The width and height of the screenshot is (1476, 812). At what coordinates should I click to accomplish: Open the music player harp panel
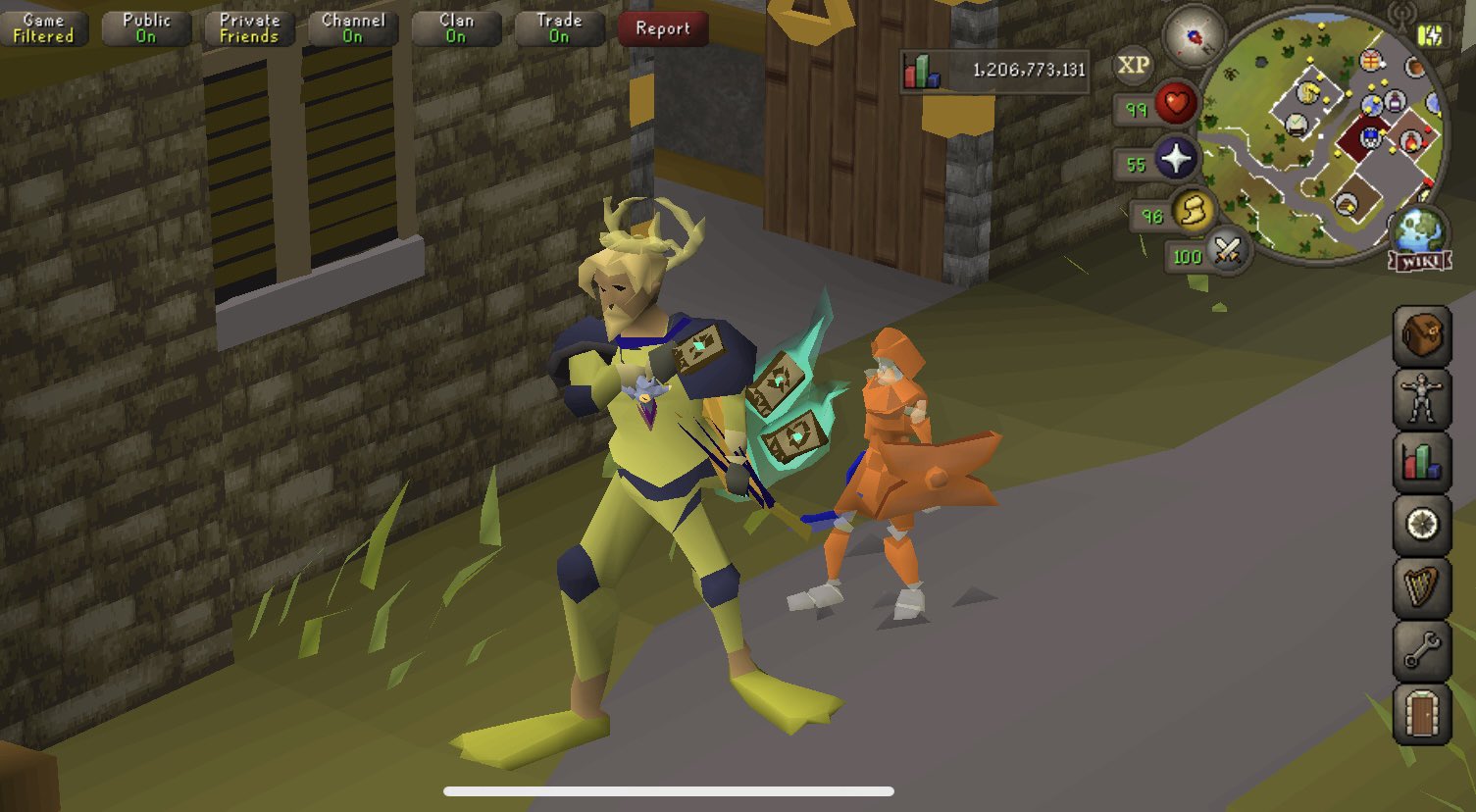[1420, 584]
